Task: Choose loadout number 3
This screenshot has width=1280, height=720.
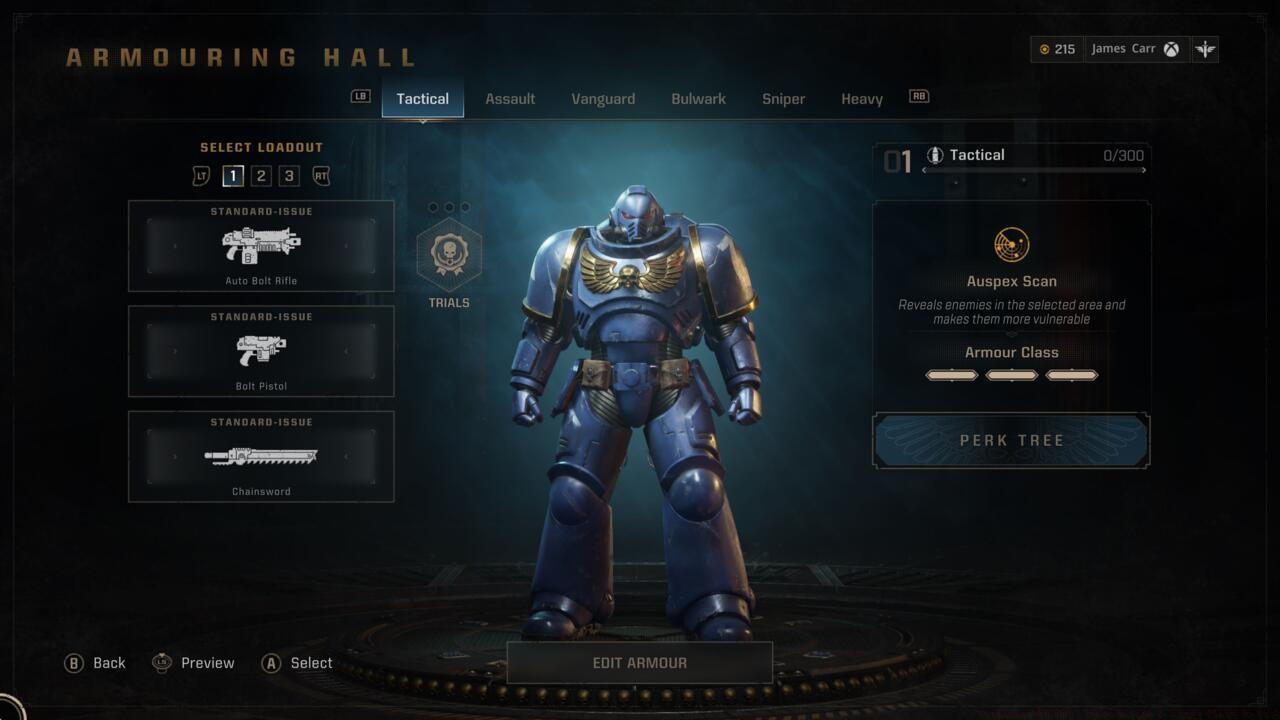Action: 289,176
